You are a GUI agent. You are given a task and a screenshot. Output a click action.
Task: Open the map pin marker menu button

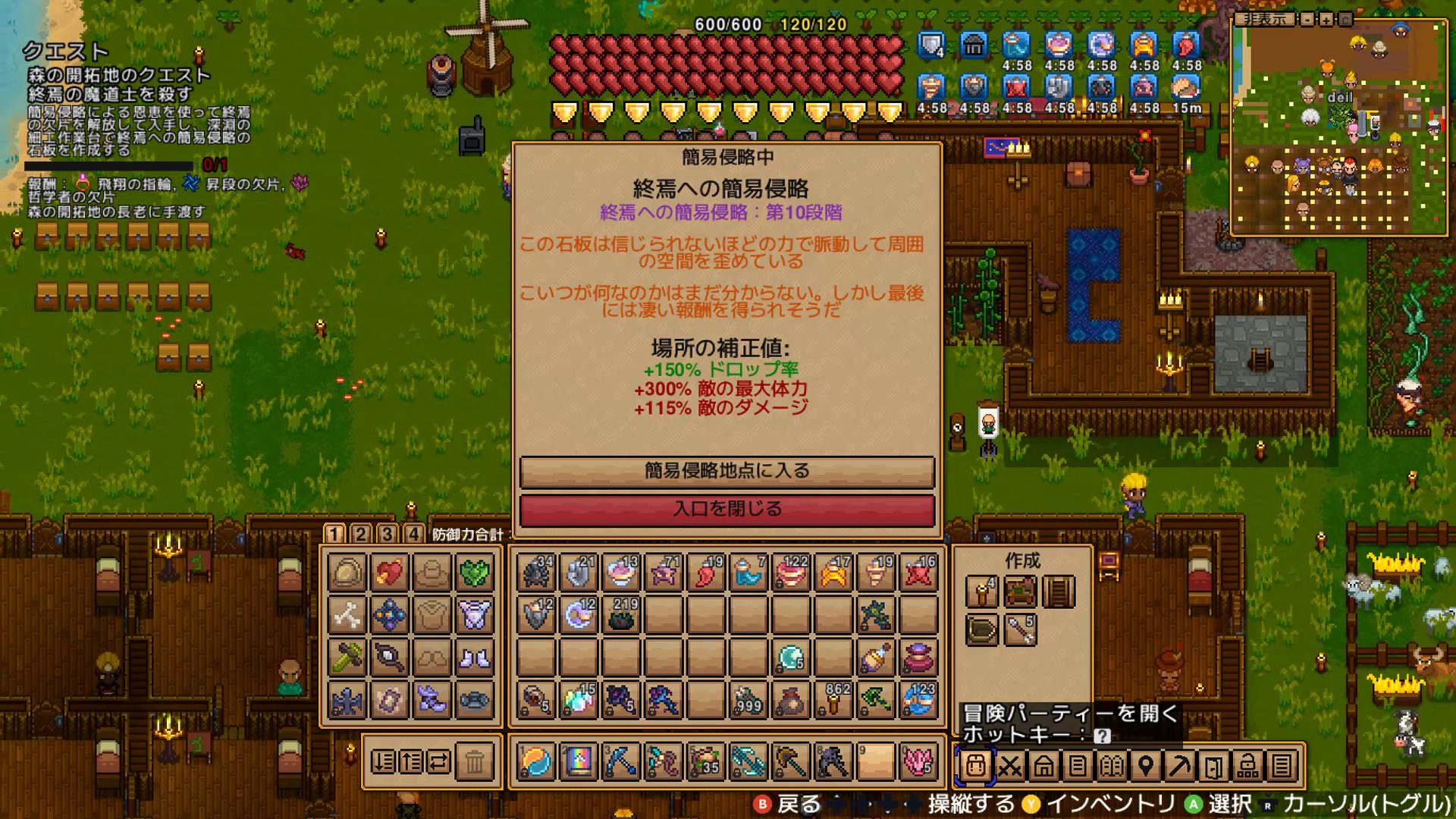pos(1146,766)
